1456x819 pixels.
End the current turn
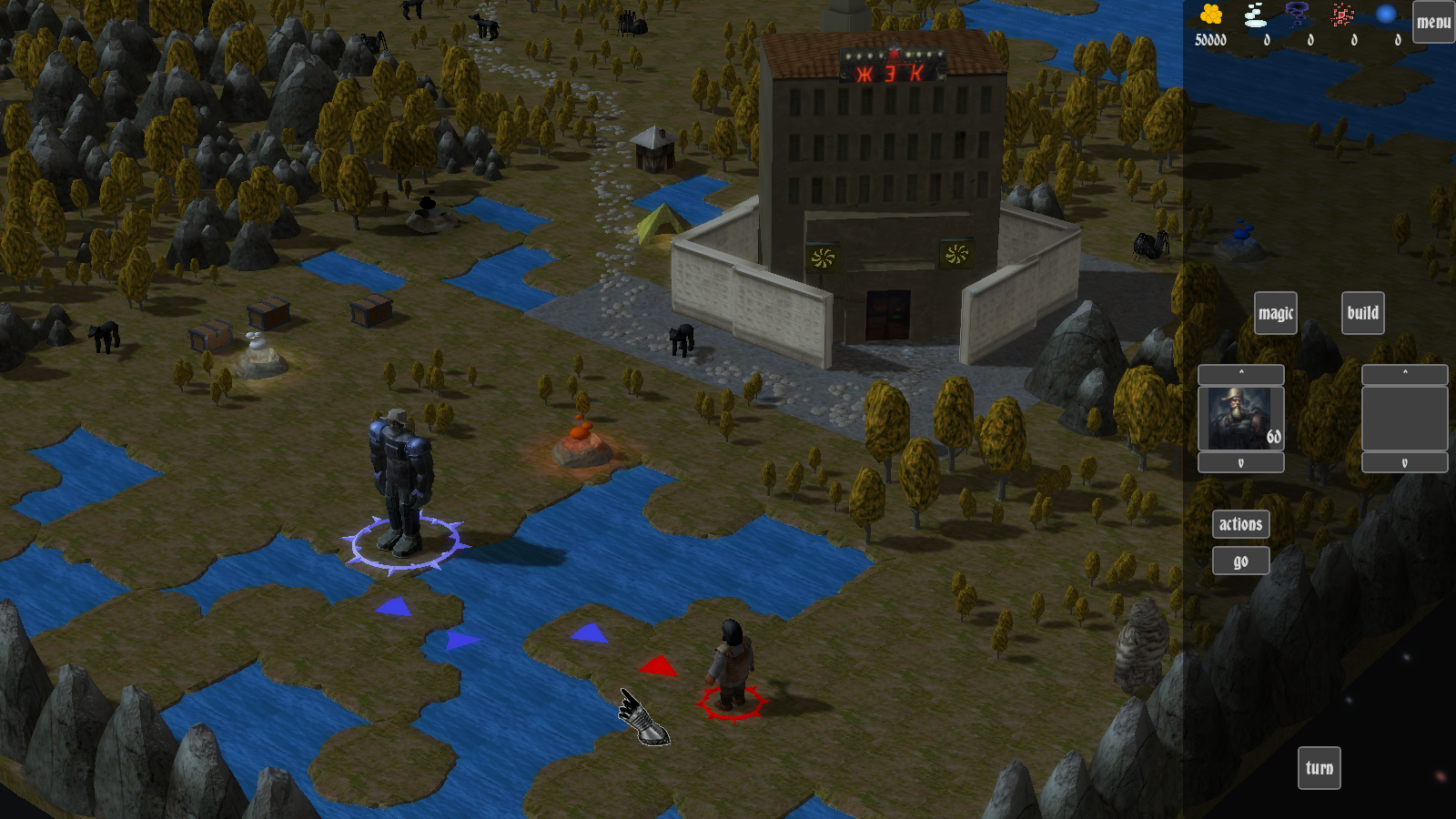(x=1319, y=768)
